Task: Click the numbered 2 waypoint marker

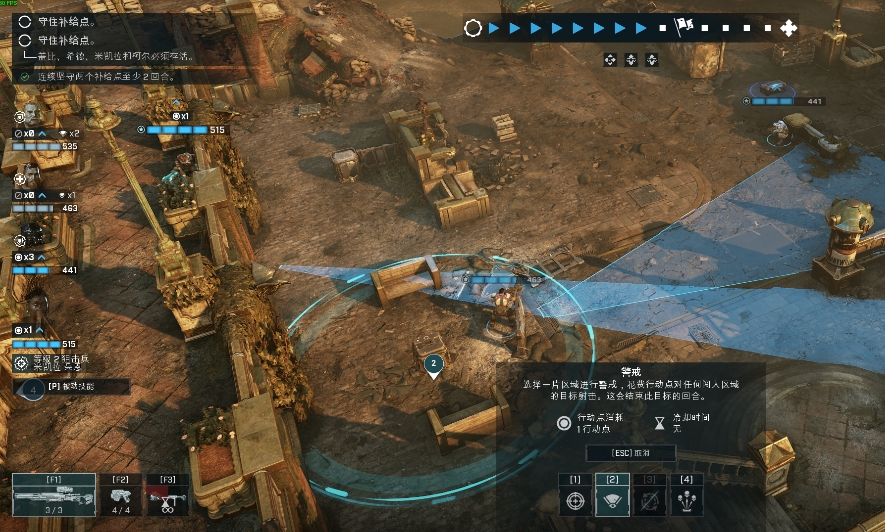Action: 433,365
